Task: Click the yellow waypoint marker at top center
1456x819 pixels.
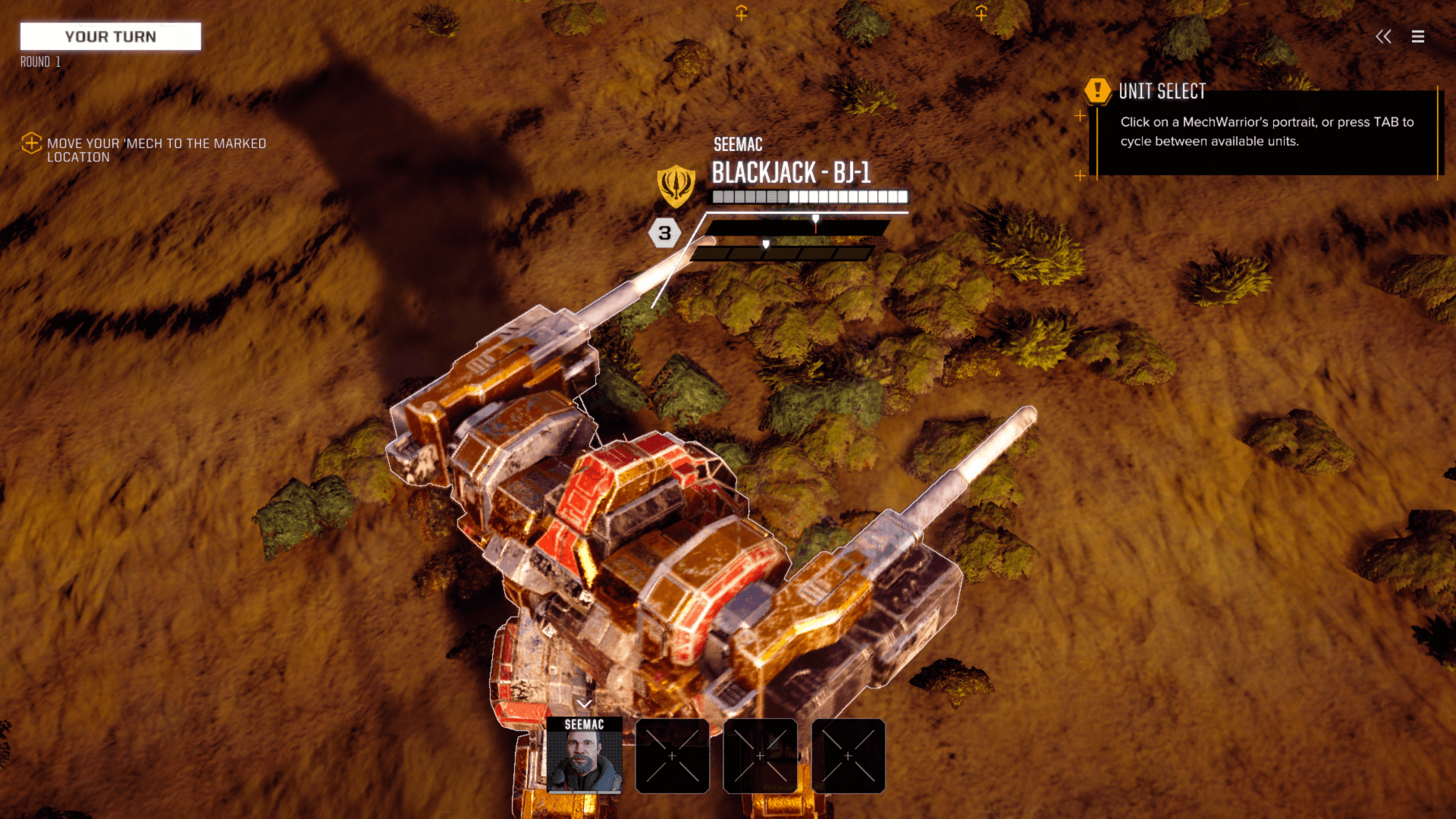Action: [x=741, y=13]
